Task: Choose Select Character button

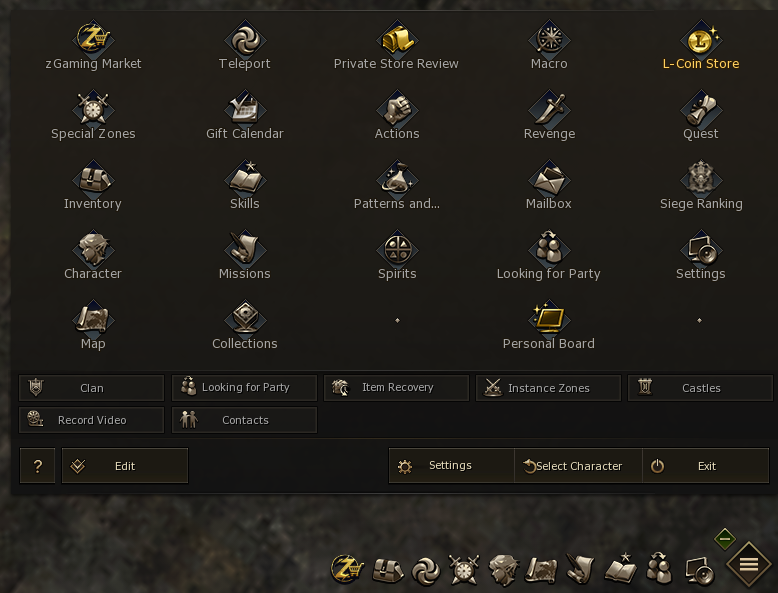Action: (x=578, y=466)
